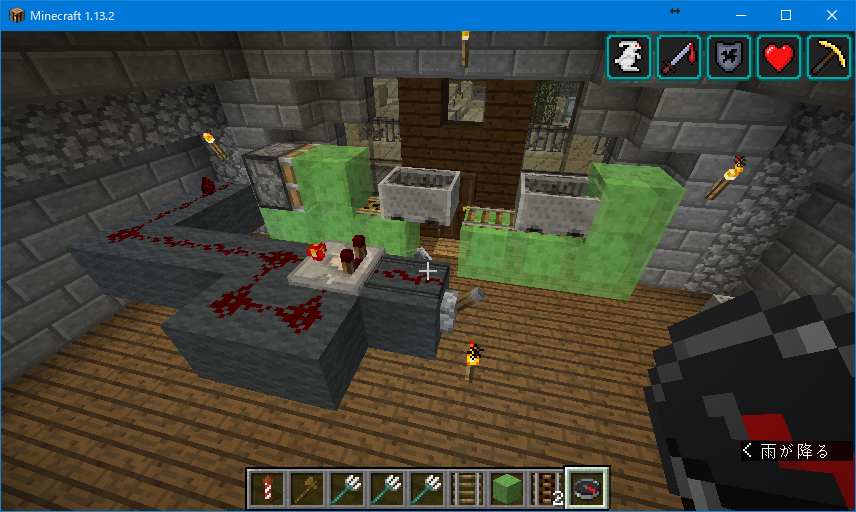Select the wooden shovel hotbar slot
856x512 pixels.
point(306,489)
